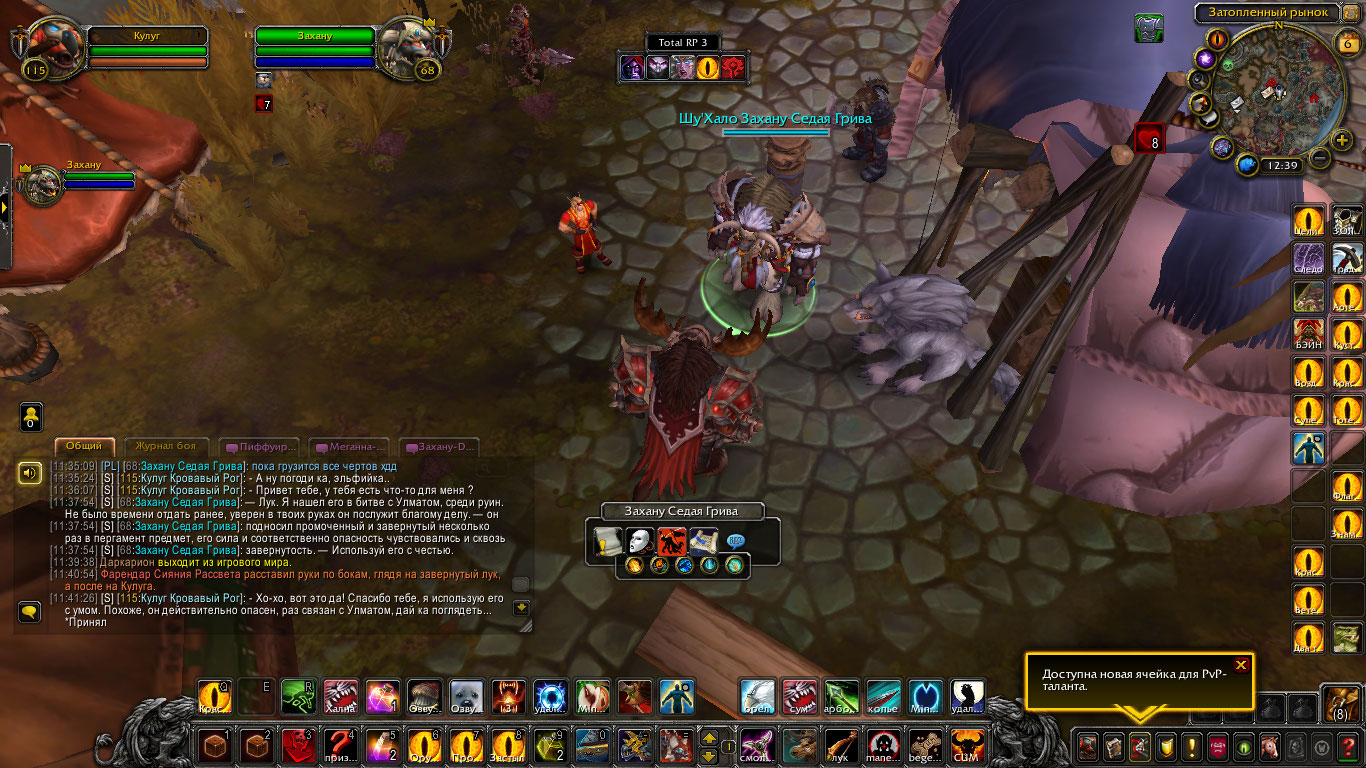
Task: Zoom out the minimap with the minus button
Action: click(x=1319, y=157)
